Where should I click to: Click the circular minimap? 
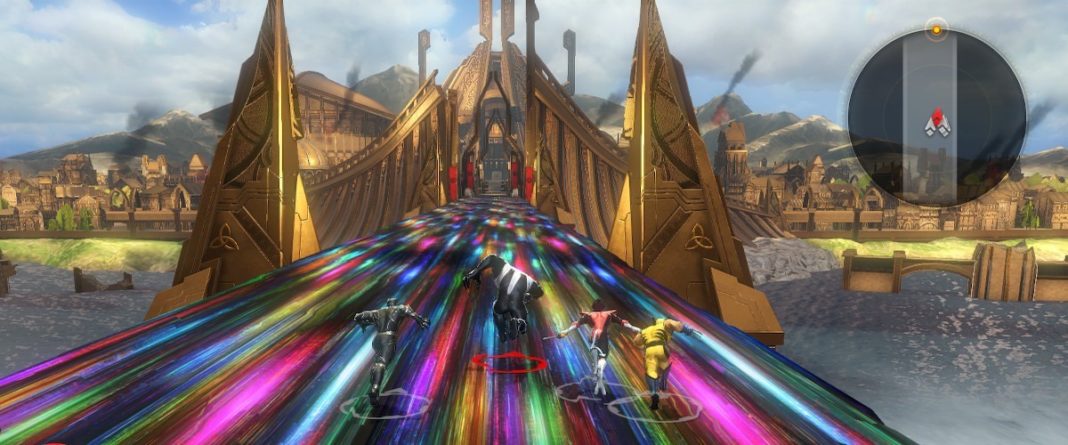936,118
